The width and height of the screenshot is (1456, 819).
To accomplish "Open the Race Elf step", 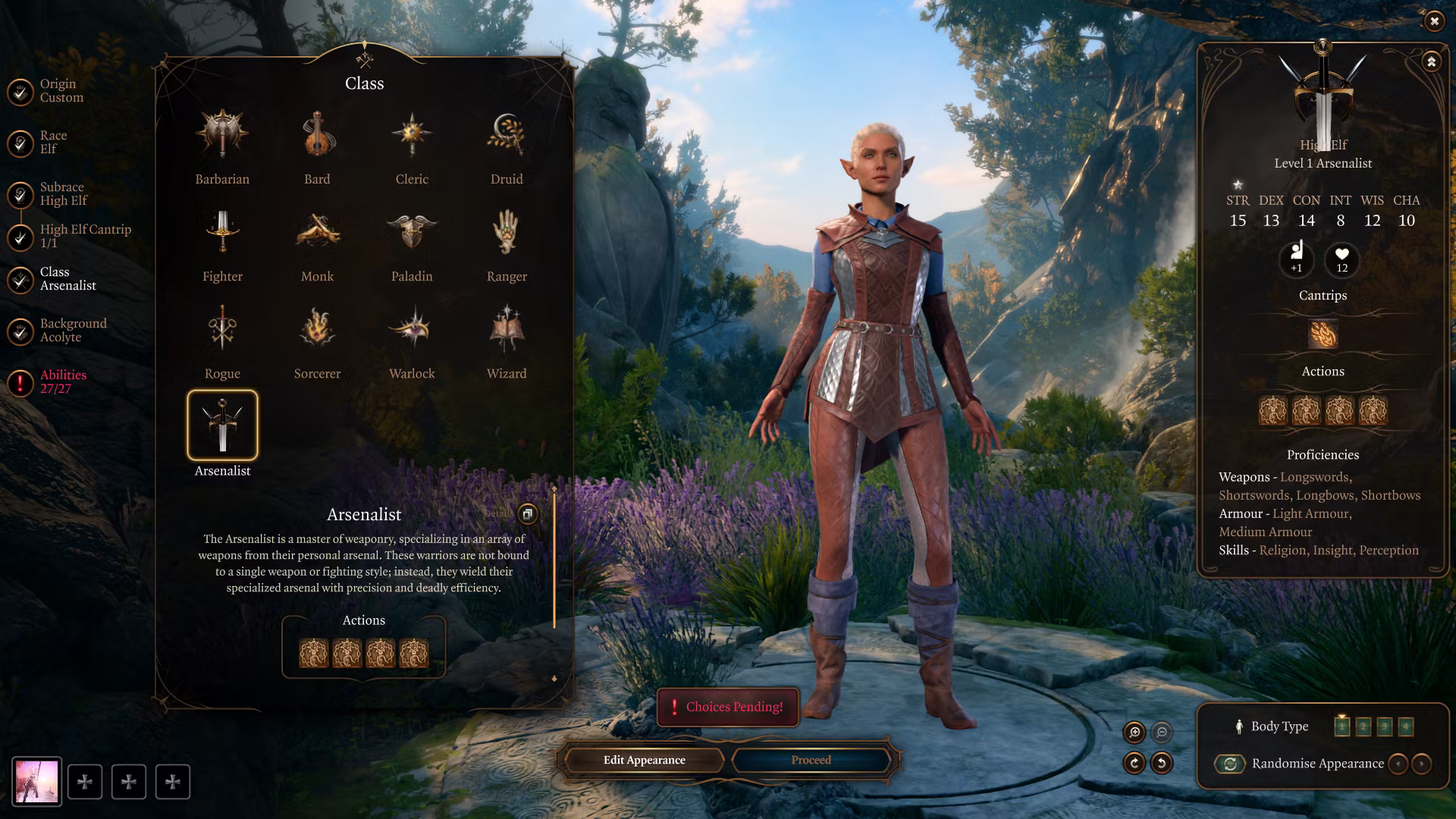I will tap(53, 142).
